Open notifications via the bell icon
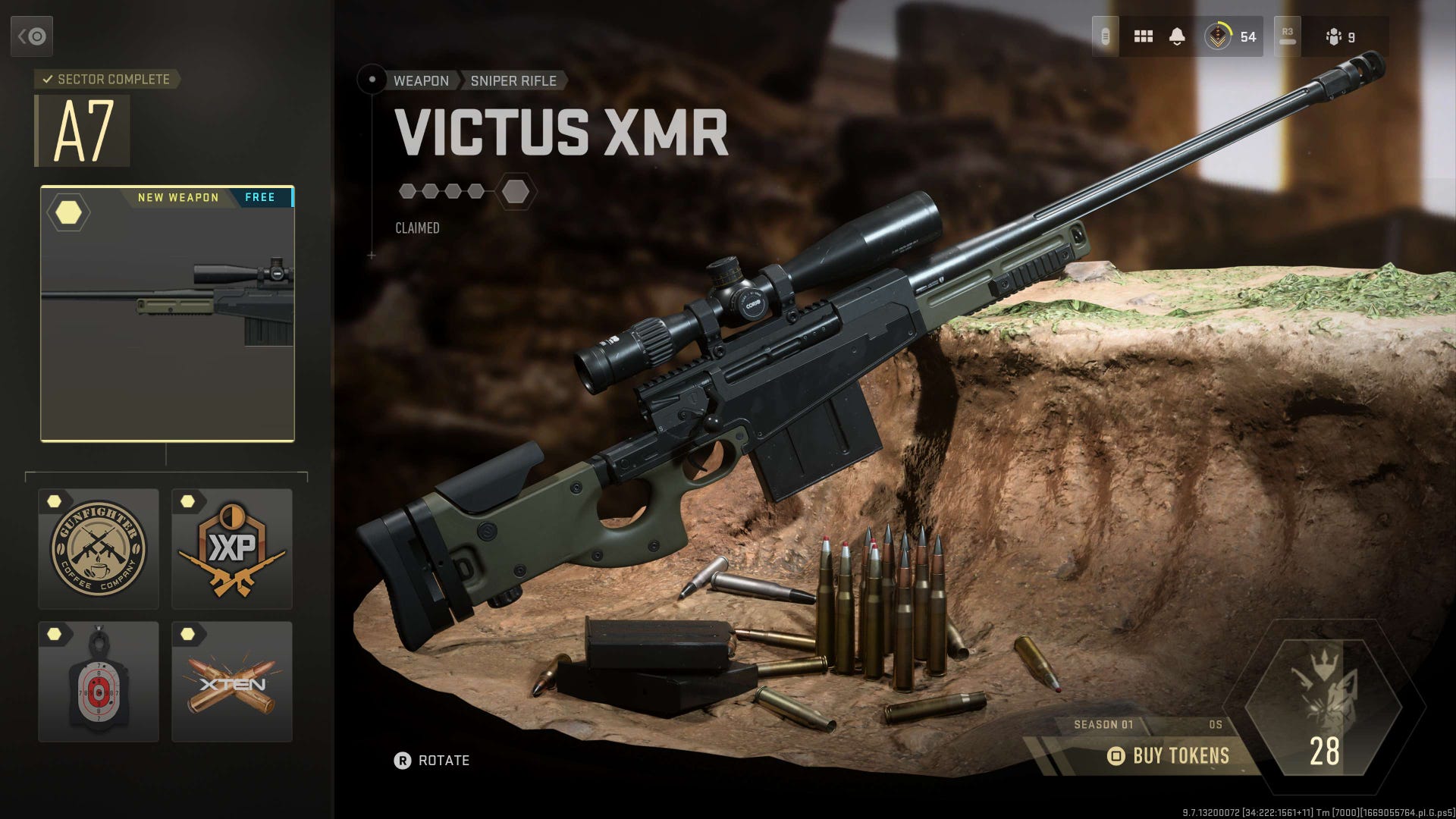 [x=1178, y=36]
